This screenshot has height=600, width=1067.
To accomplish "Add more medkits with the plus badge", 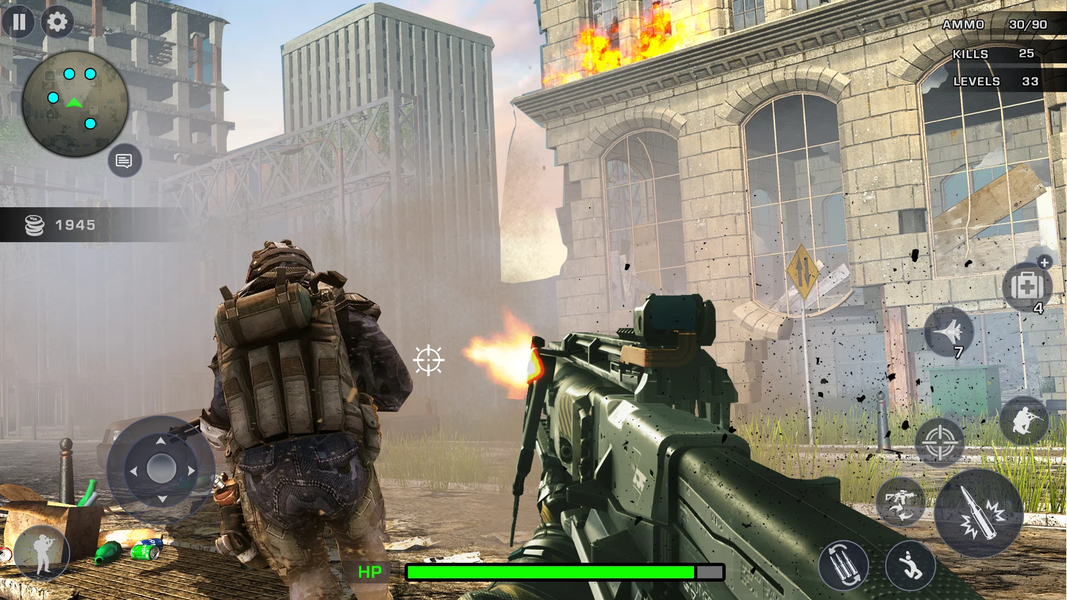I will point(1045,262).
